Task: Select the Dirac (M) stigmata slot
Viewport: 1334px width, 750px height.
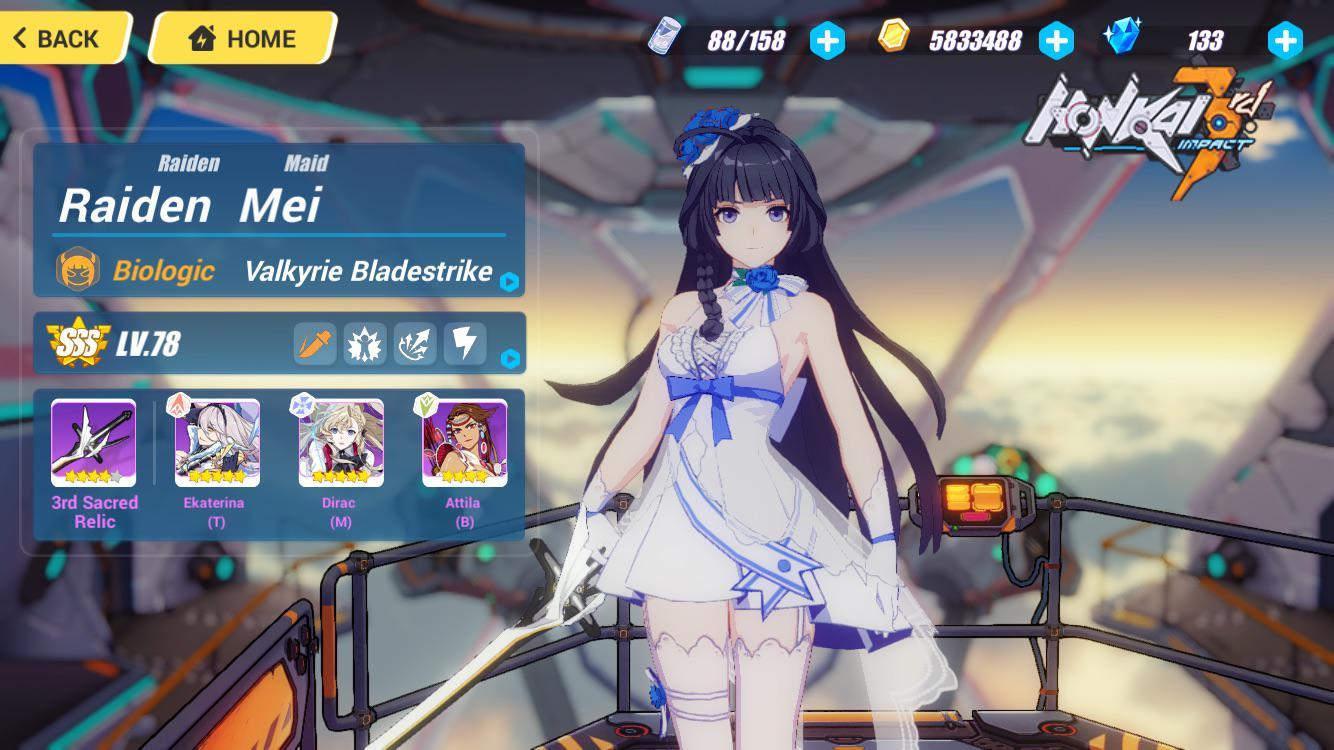Action: point(341,443)
